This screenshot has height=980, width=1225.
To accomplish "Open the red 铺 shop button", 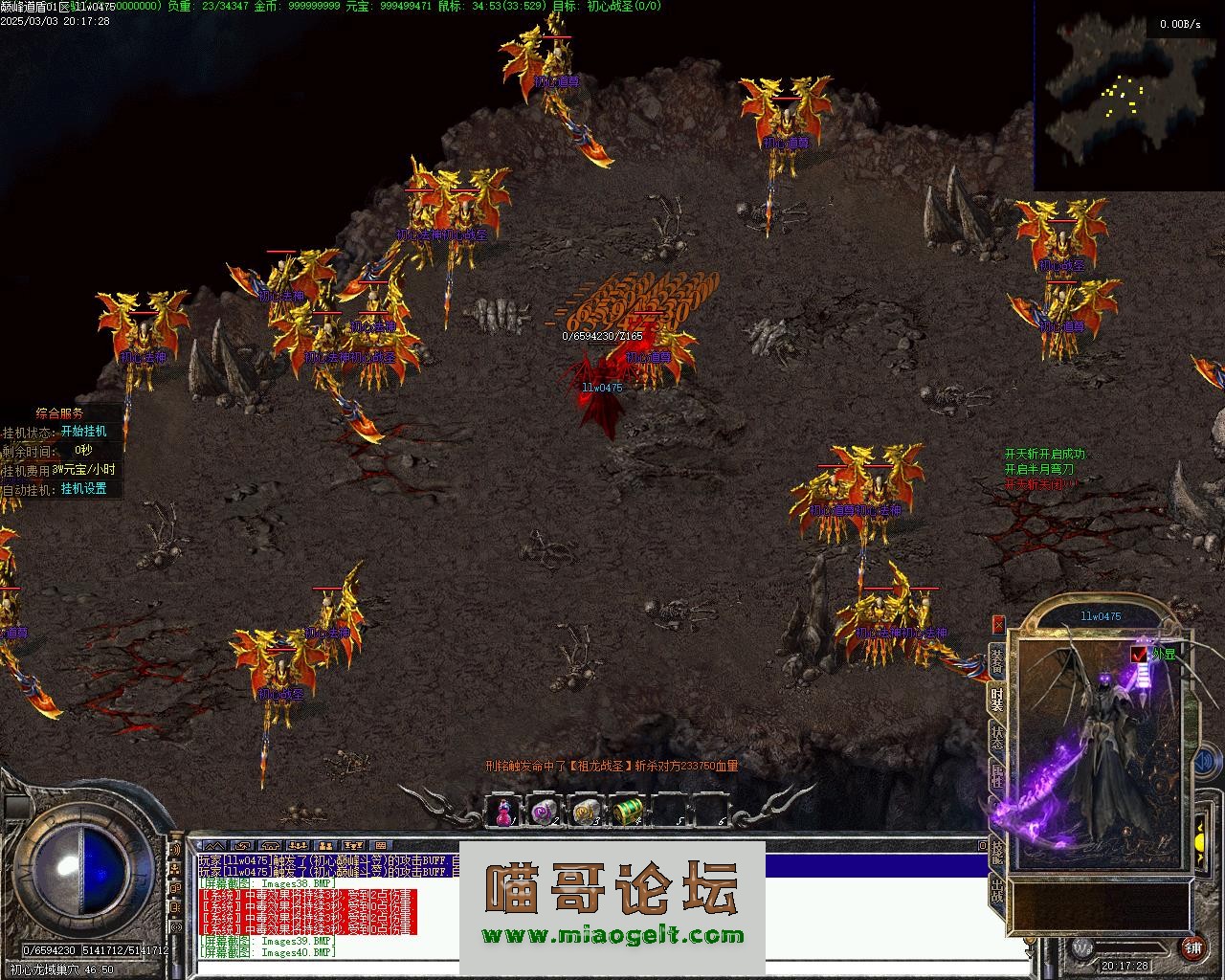I will 1192,947.
